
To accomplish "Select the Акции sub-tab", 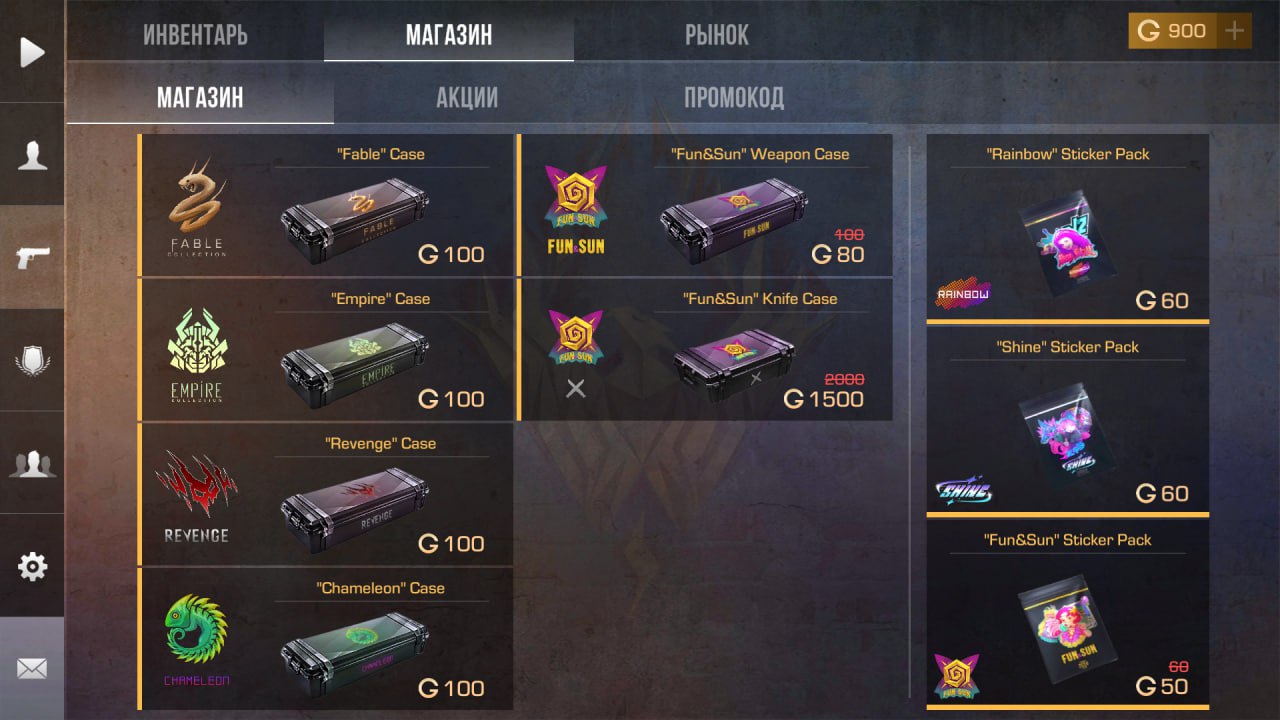I will [467, 98].
